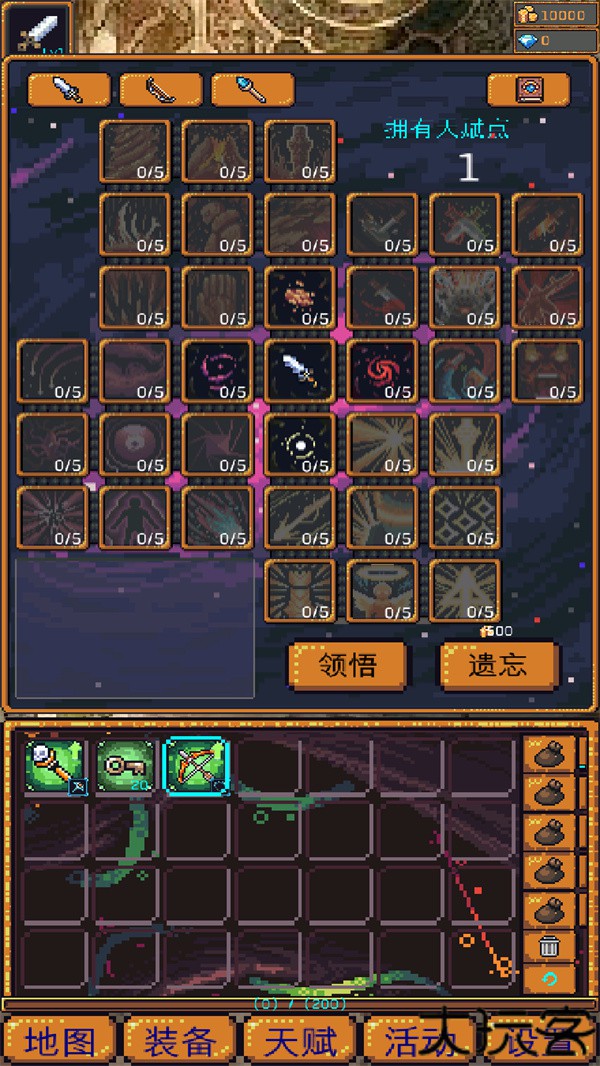Select the orange fire burst talent node
This screenshot has height=1066, width=600.
(x=300, y=297)
